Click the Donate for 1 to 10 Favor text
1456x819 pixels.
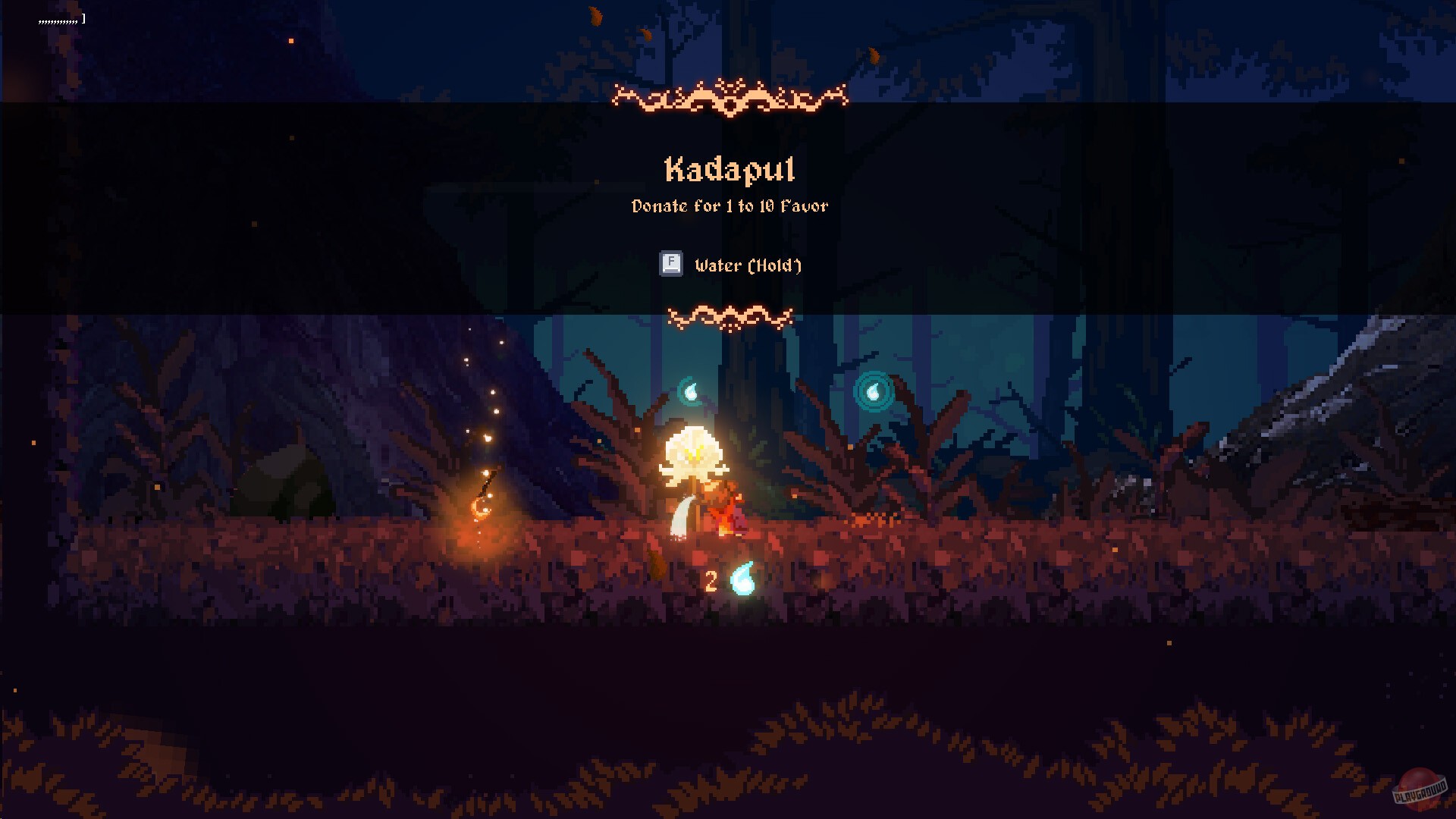(730, 206)
